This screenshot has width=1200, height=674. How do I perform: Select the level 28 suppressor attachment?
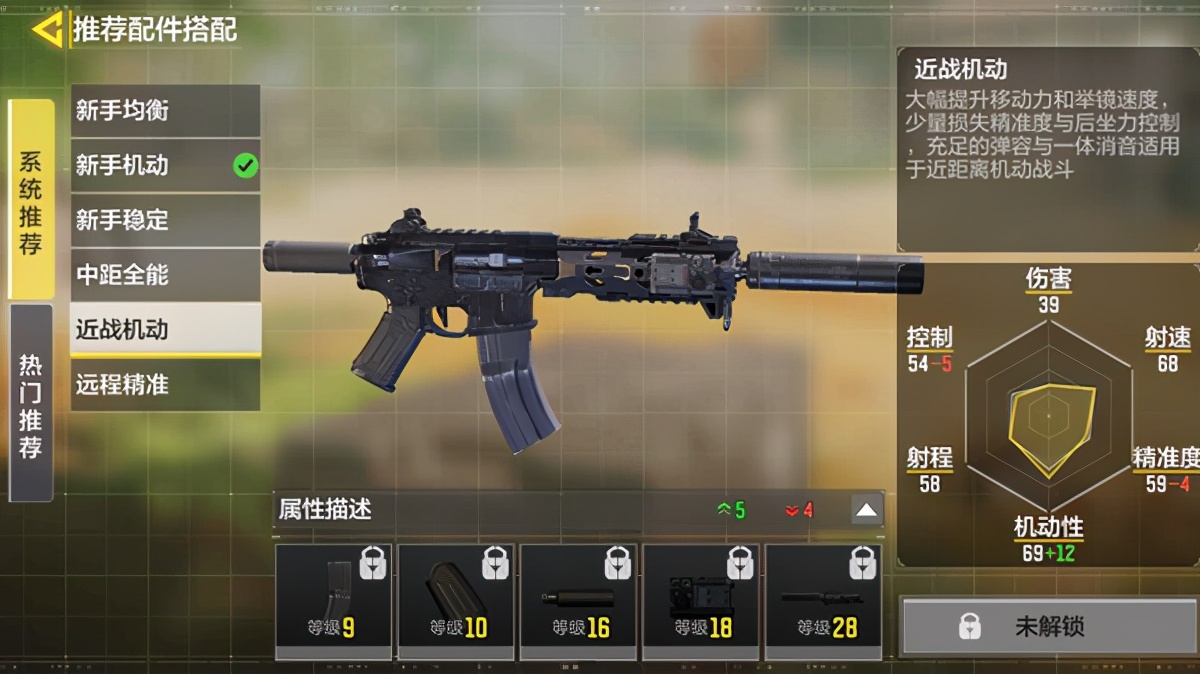[x=823, y=601]
